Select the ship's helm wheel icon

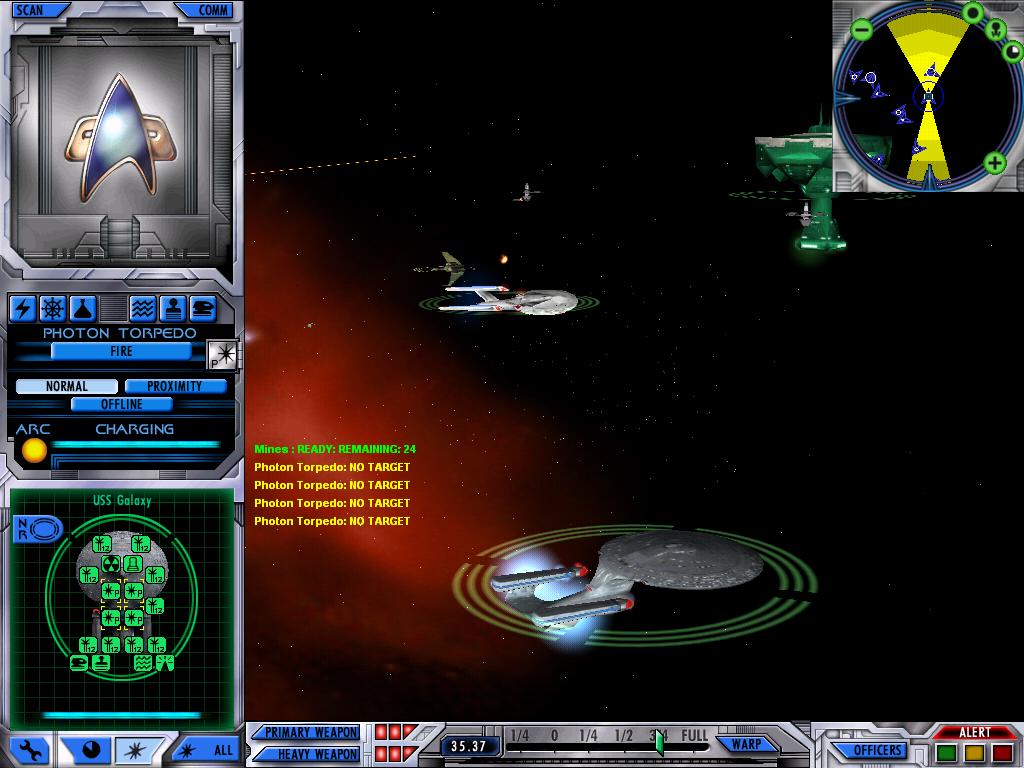tap(52, 308)
